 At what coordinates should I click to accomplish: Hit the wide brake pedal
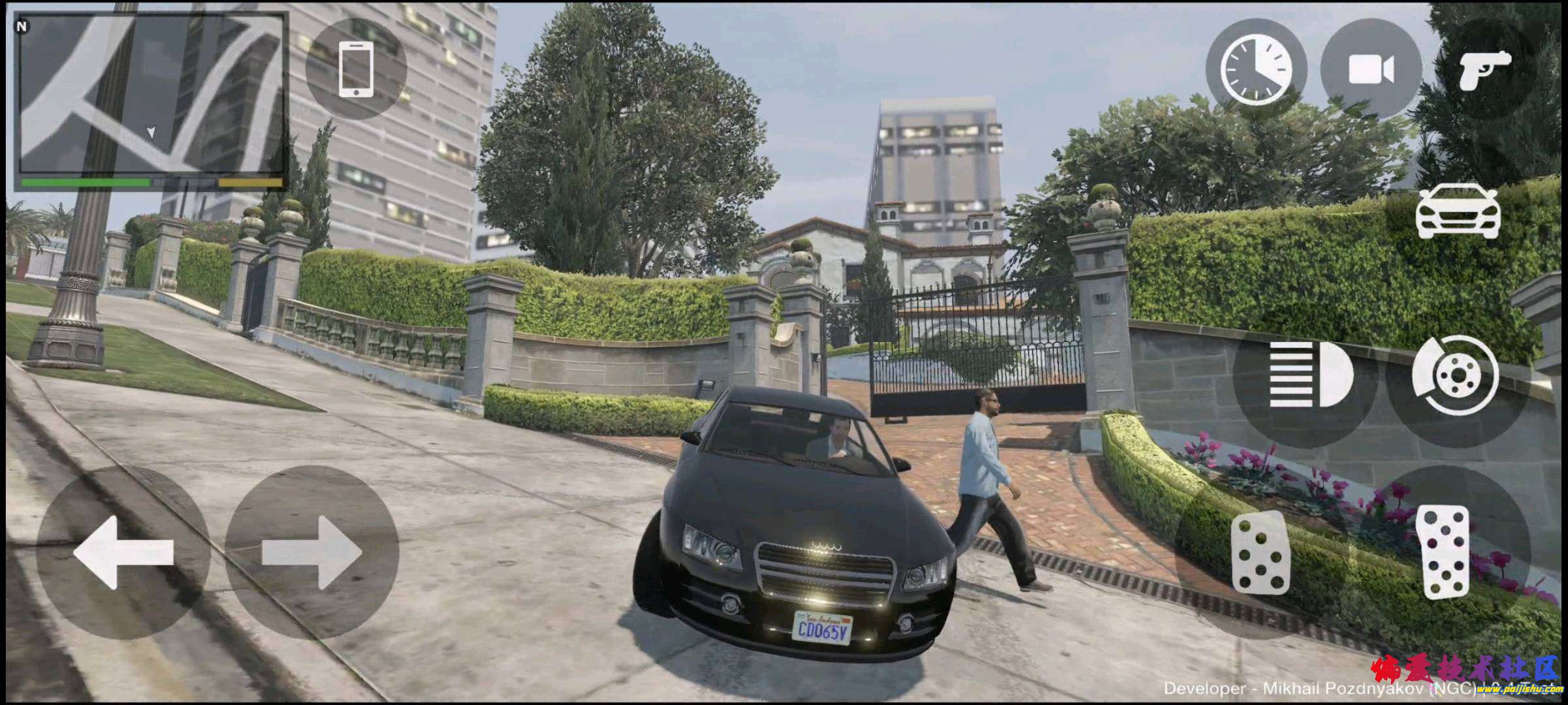[1260, 554]
